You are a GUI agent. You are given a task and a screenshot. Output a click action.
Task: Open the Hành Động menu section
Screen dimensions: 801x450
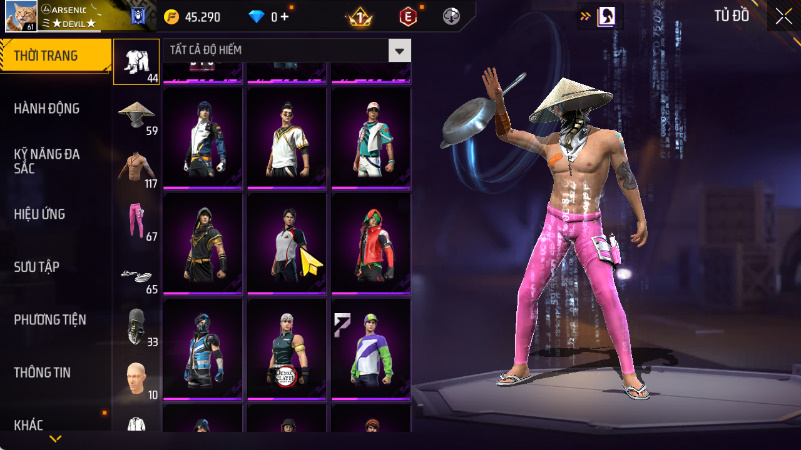pyautogui.click(x=48, y=108)
